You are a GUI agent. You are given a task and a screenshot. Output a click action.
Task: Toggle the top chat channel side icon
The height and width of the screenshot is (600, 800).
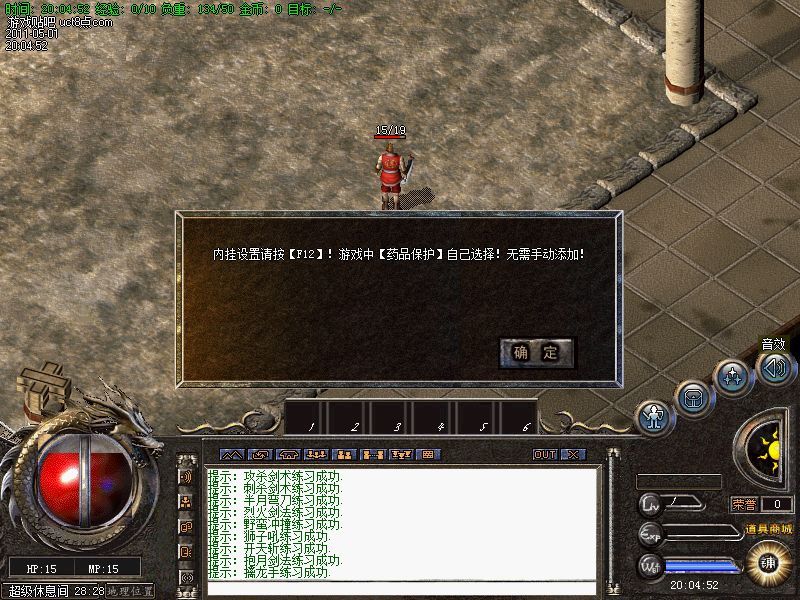(x=186, y=476)
